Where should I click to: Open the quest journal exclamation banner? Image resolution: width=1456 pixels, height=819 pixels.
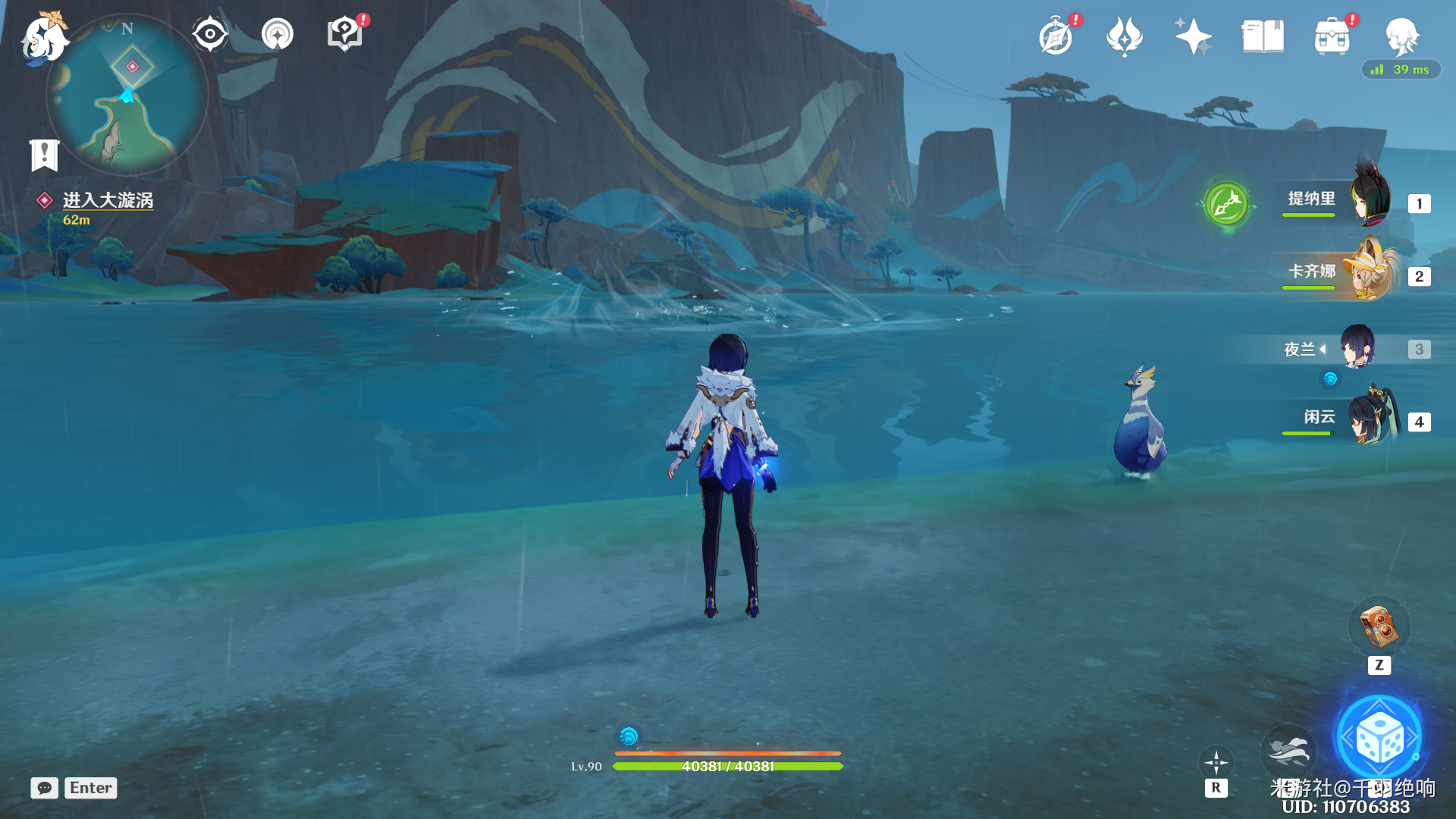(x=44, y=155)
